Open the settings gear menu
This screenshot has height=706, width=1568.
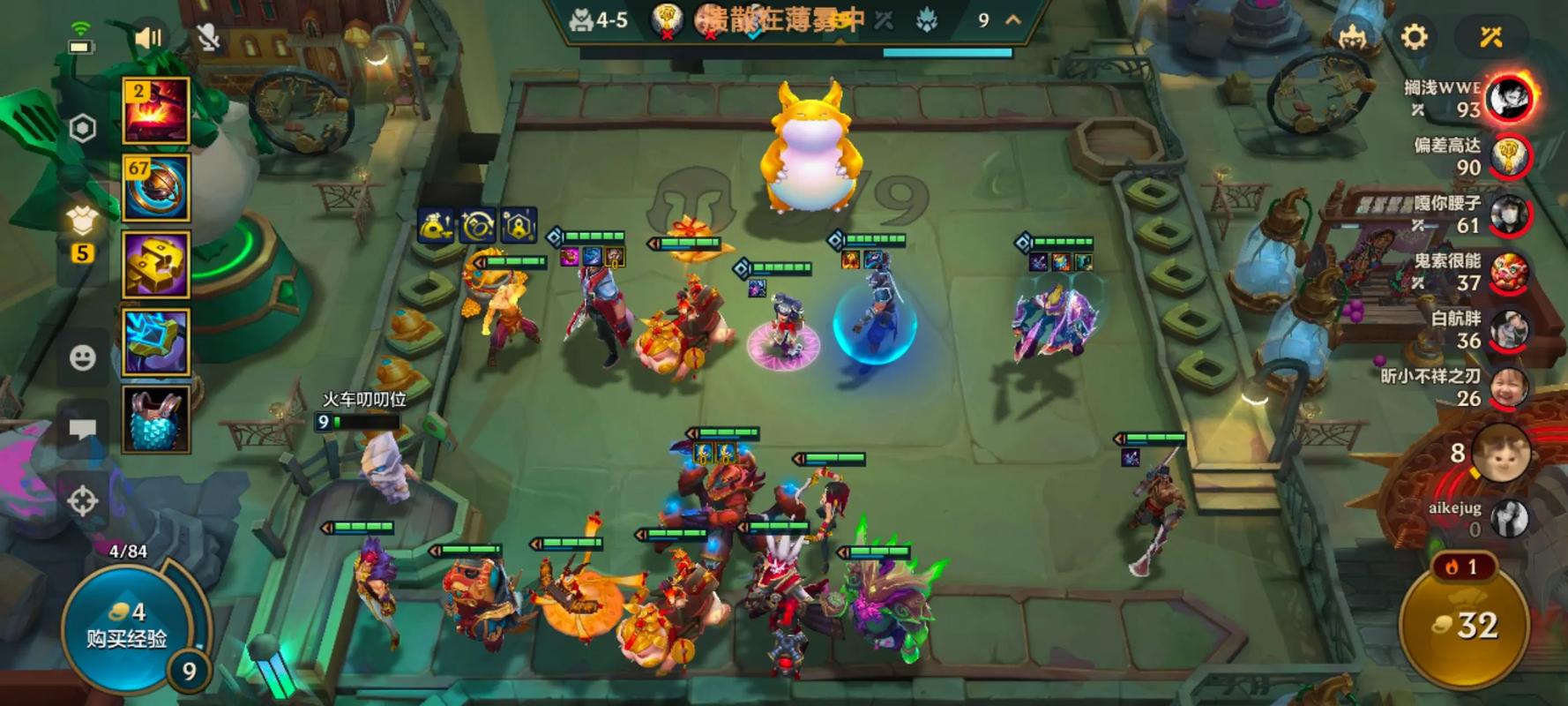click(1414, 37)
